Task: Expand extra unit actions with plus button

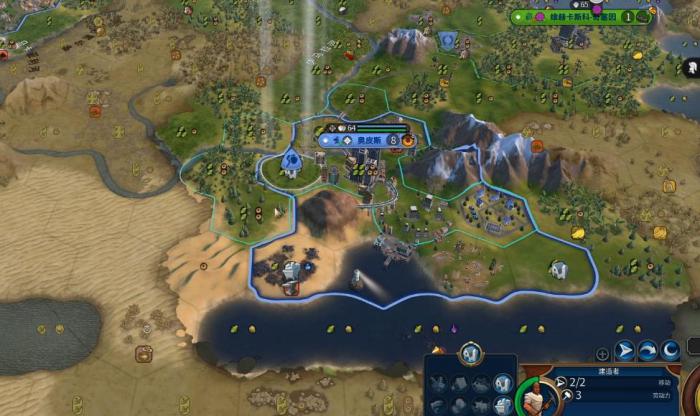Action: pos(602,353)
